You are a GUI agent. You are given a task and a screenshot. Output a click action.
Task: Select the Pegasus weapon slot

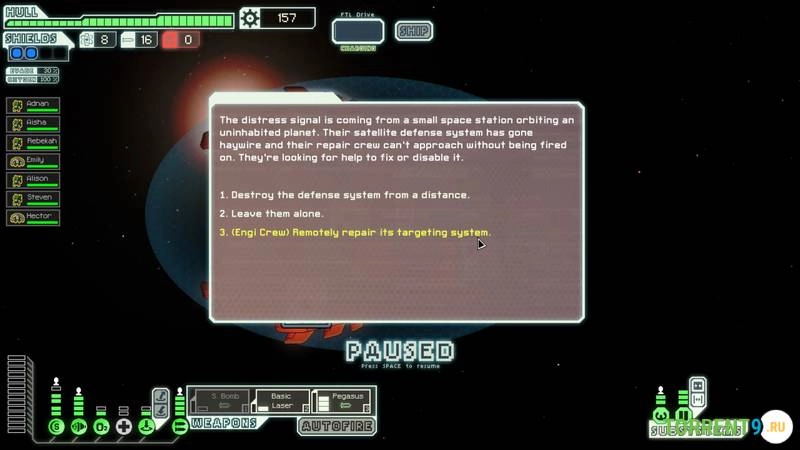(x=342, y=401)
